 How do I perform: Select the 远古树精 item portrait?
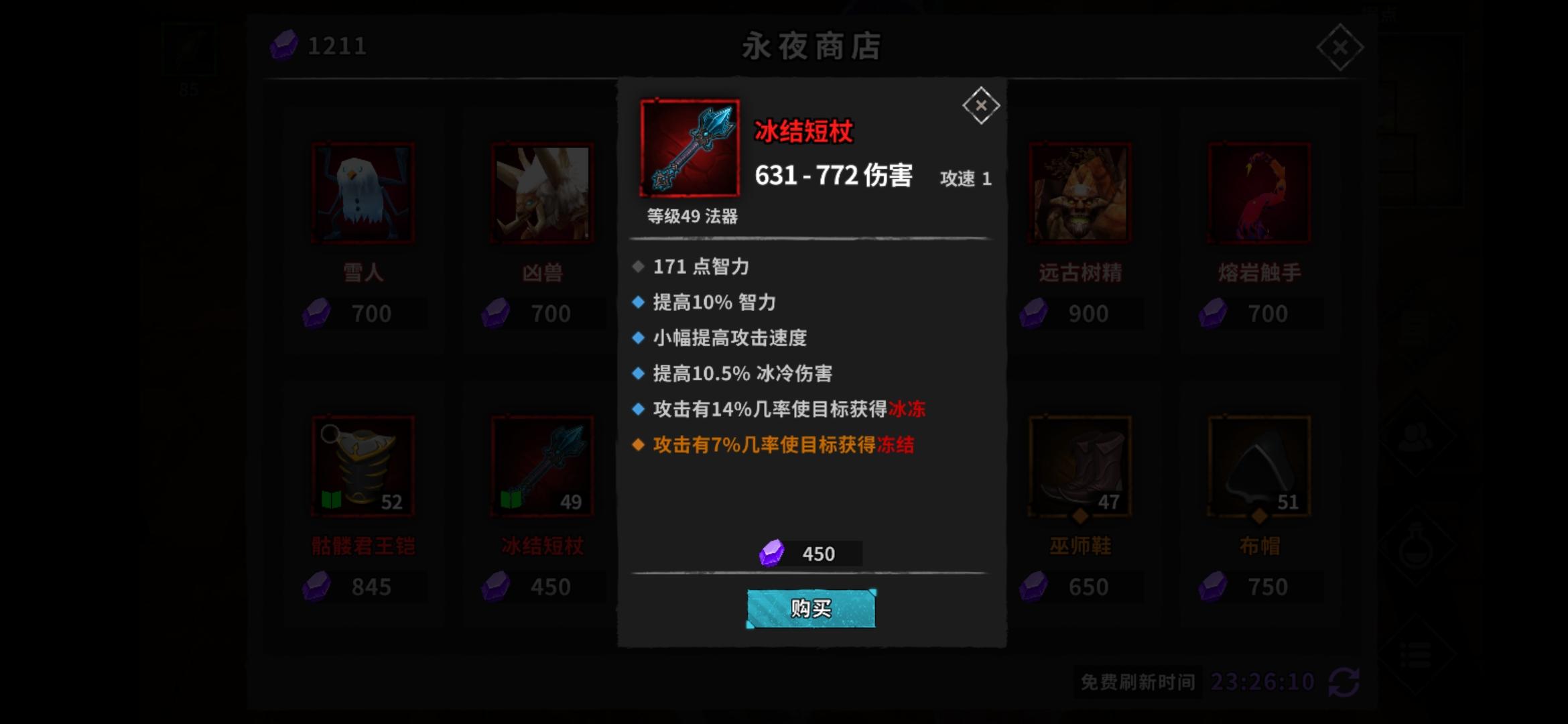(1080, 191)
